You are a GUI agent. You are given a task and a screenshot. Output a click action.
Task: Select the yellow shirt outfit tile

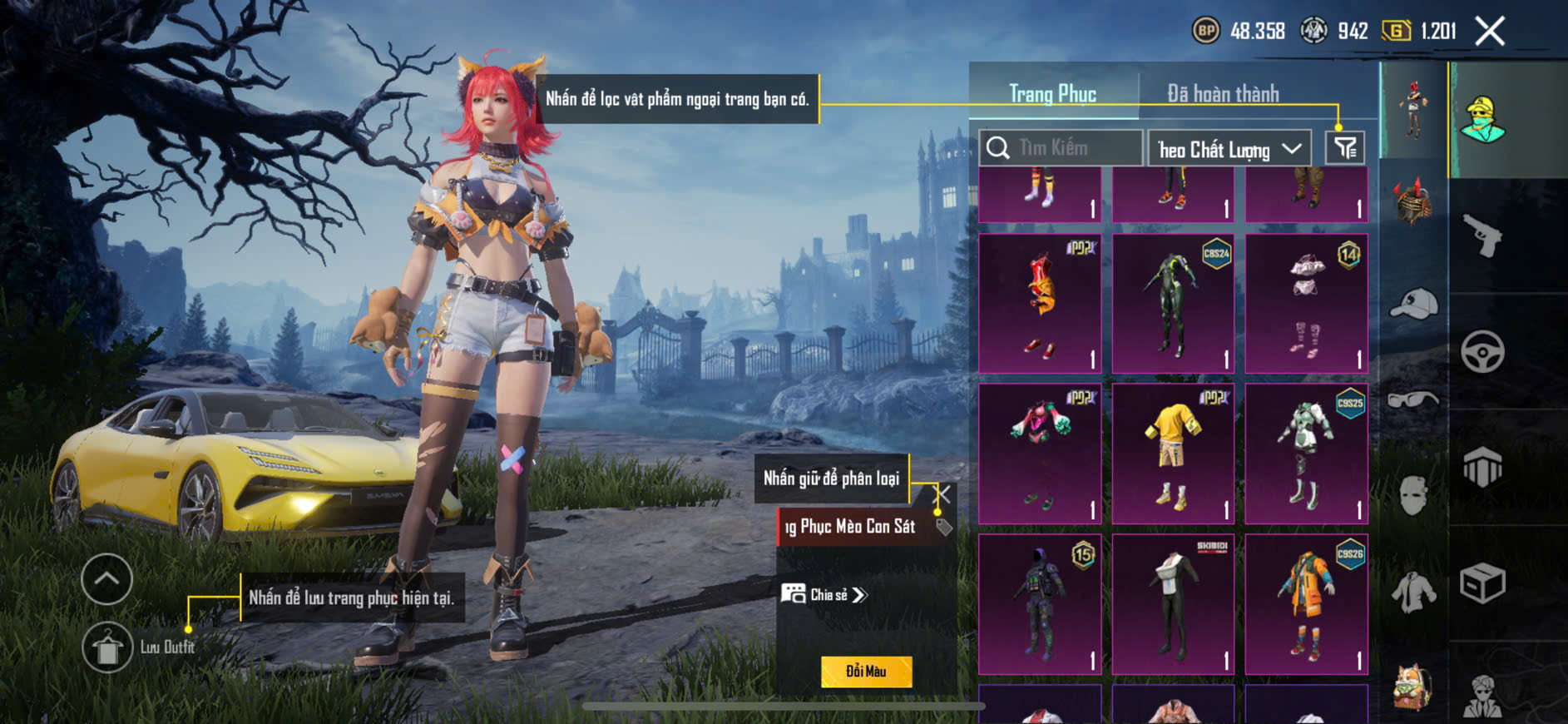click(1173, 454)
